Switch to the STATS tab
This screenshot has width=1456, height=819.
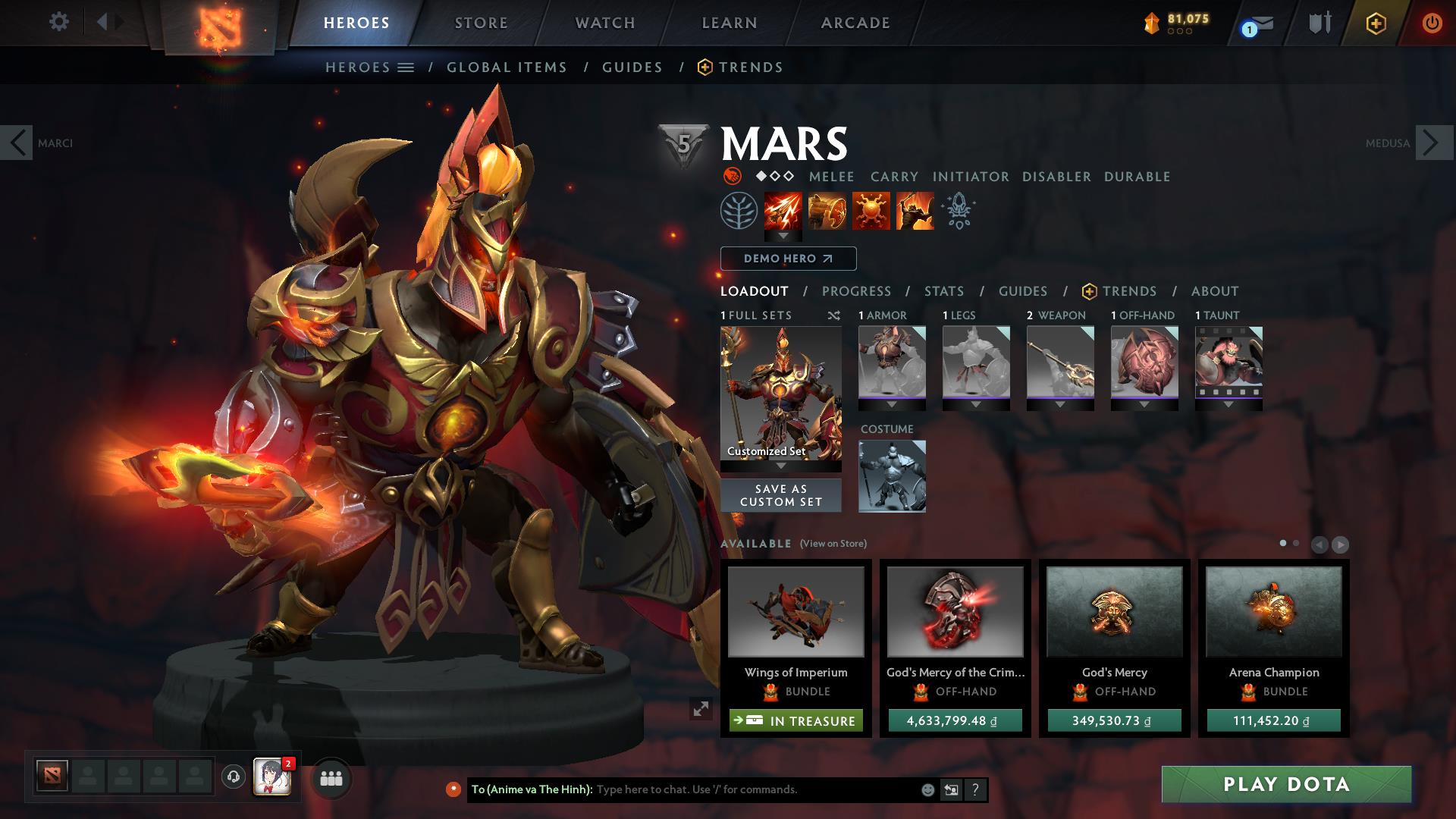click(x=943, y=290)
